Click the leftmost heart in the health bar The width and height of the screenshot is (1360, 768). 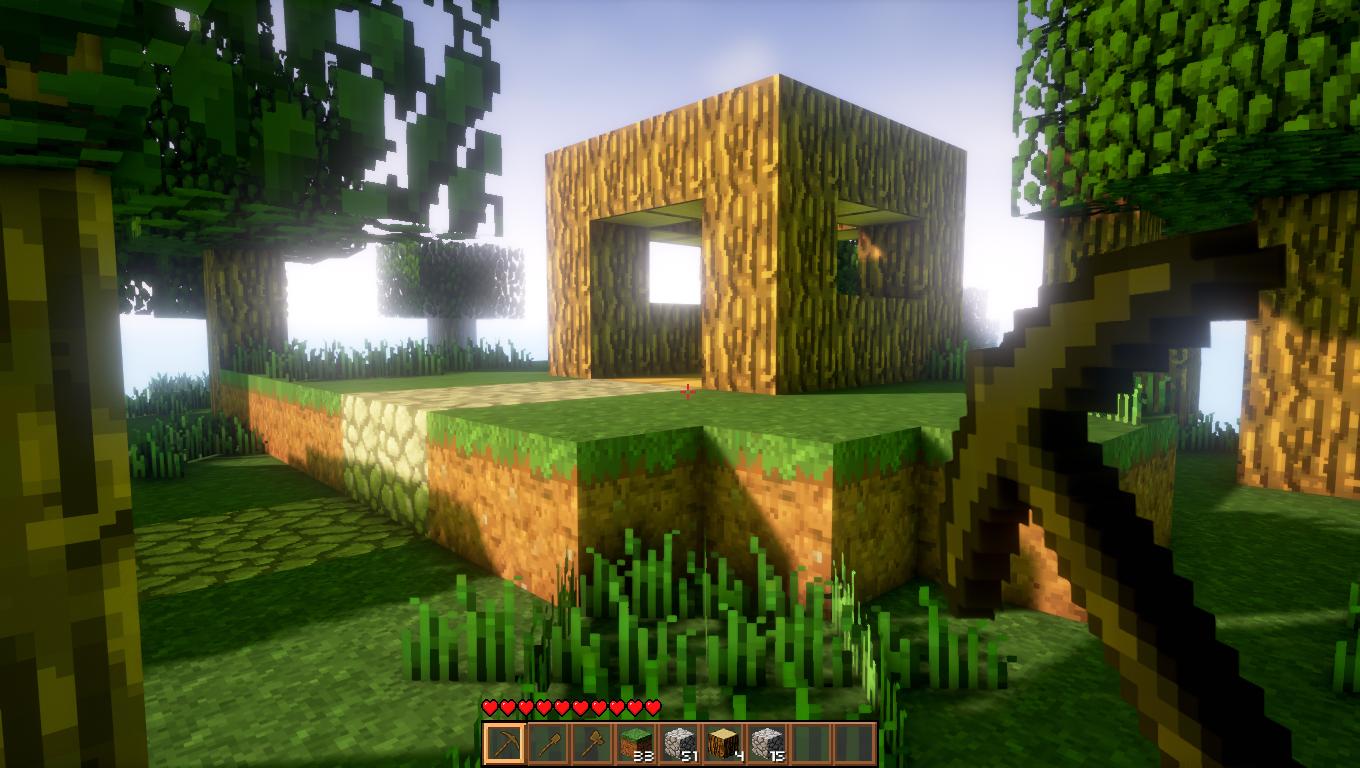click(489, 708)
